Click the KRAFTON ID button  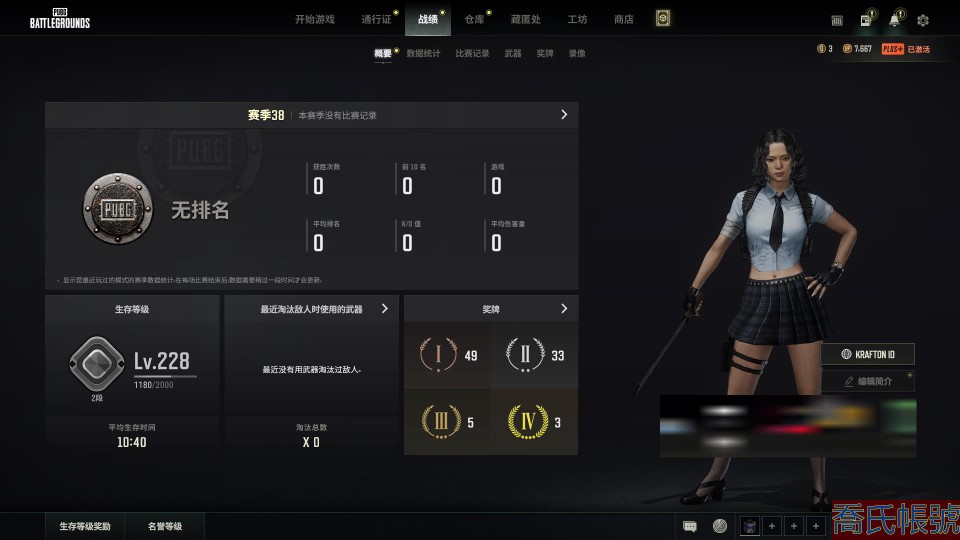(868, 354)
